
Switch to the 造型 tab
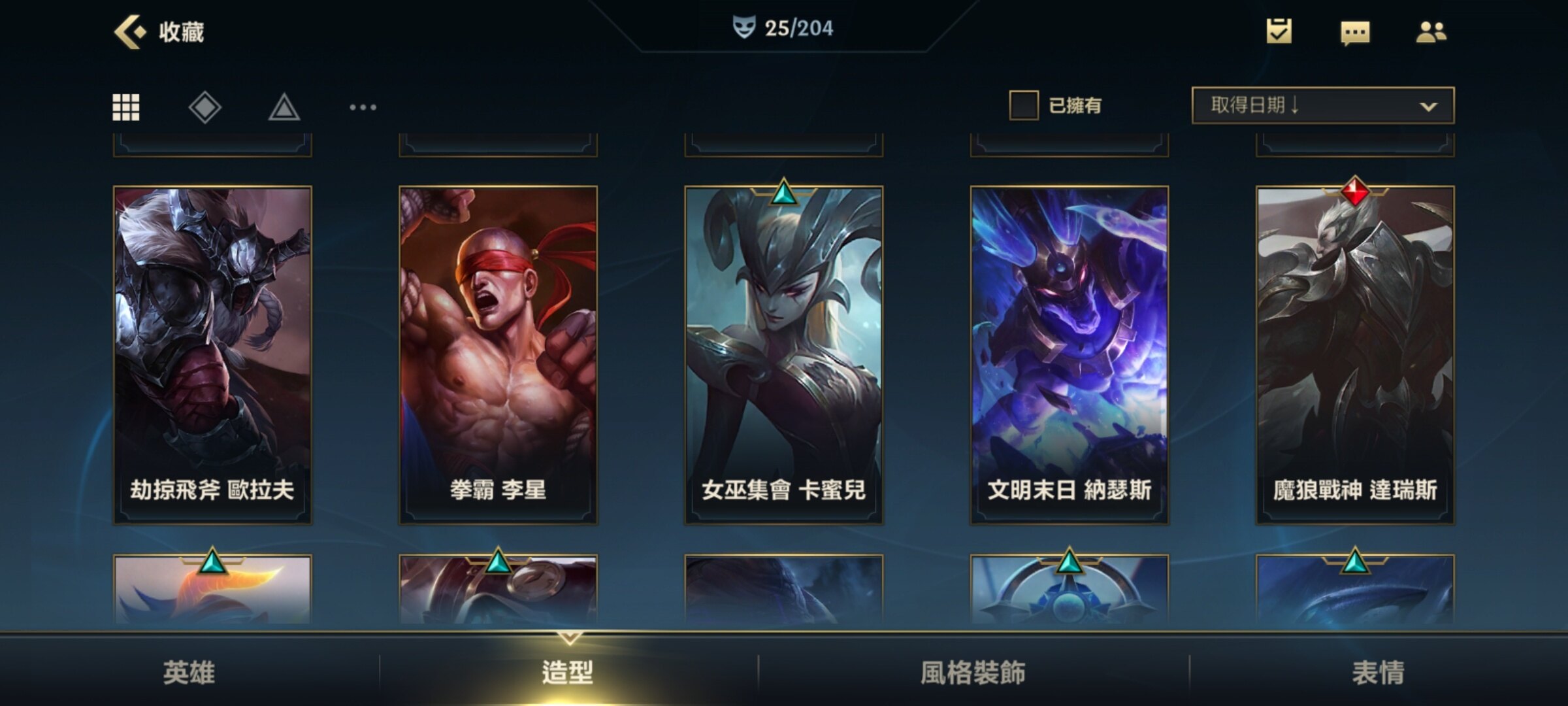[568, 672]
